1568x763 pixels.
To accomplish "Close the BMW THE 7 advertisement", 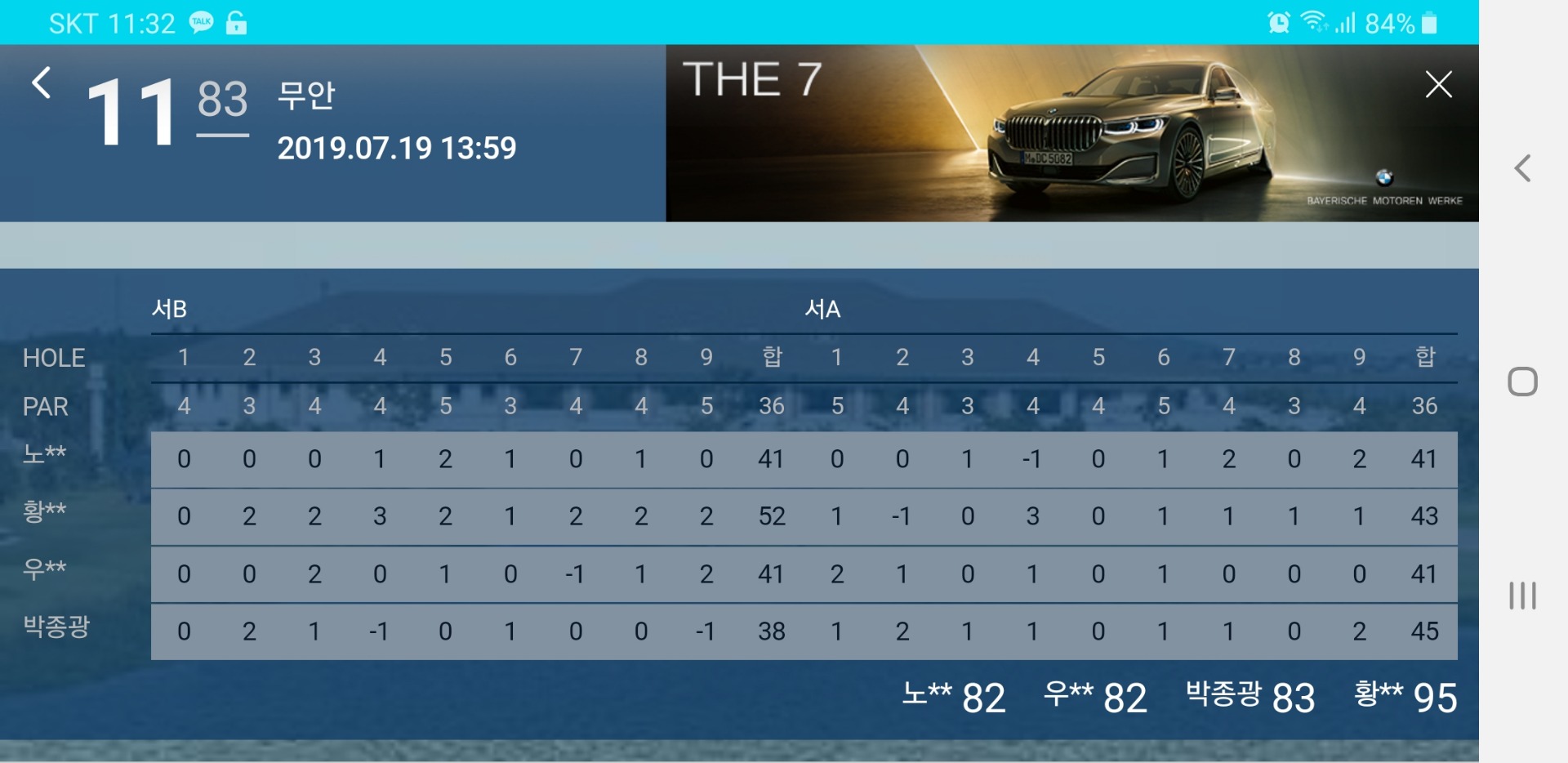I will click(x=1438, y=84).
